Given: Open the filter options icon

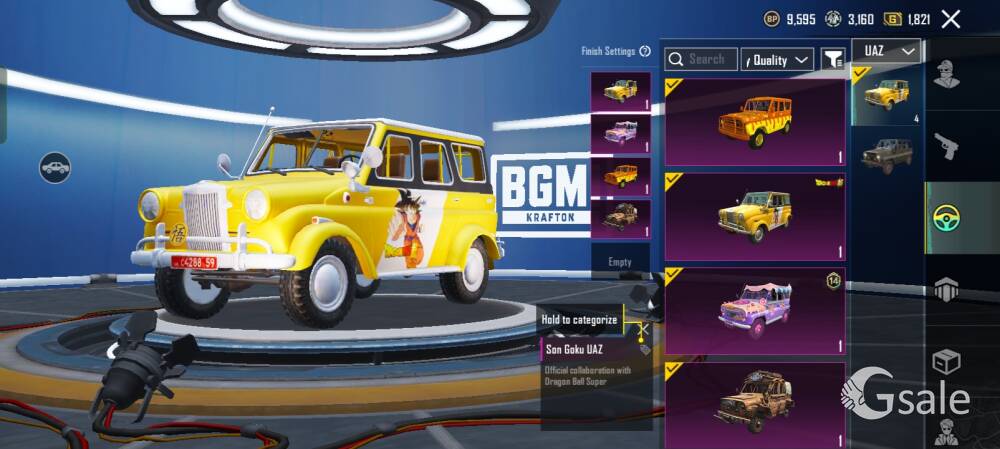Looking at the screenshot, I should pyautogui.click(x=832, y=60).
